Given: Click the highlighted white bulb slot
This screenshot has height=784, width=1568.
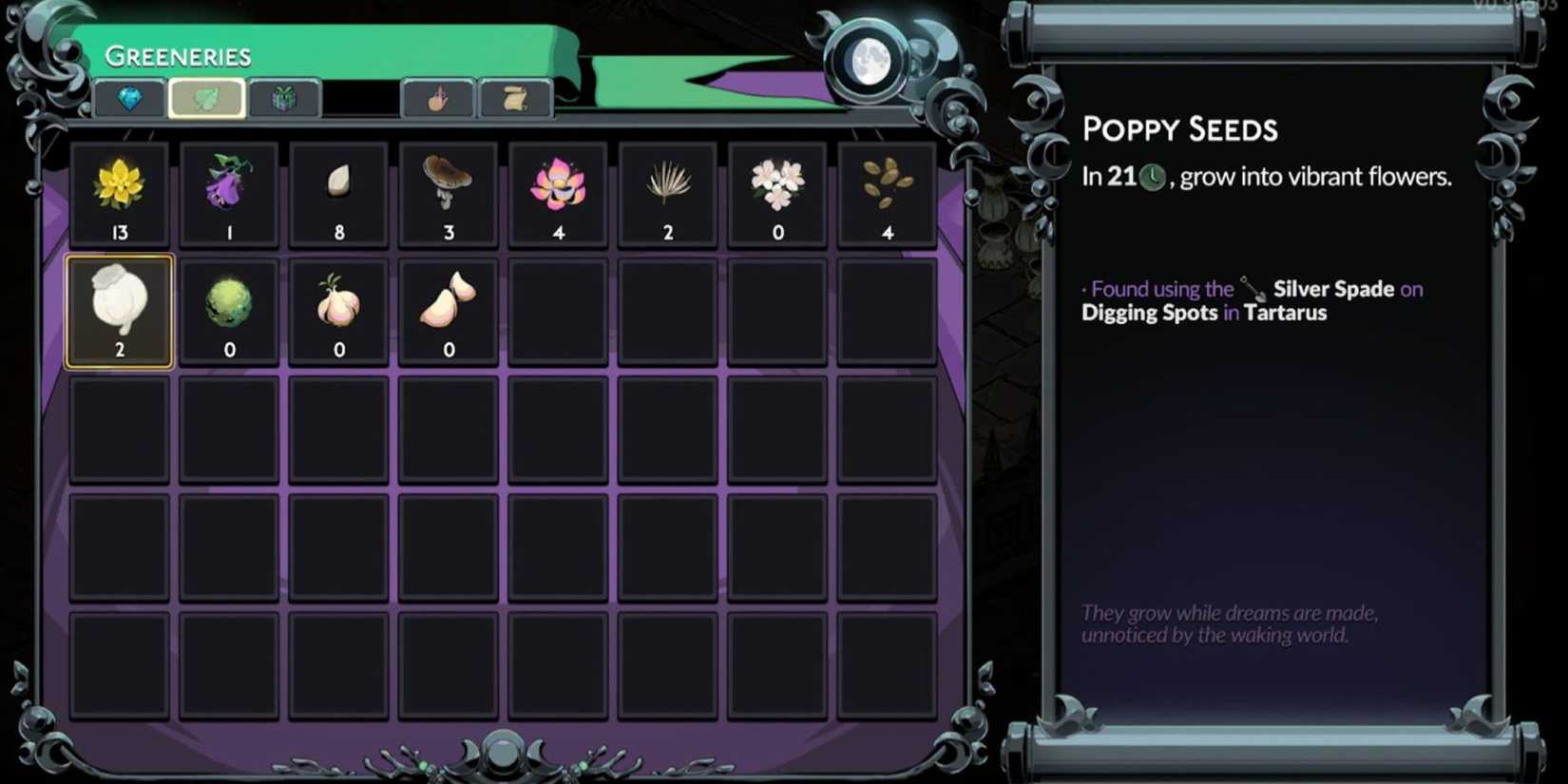Looking at the screenshot, I should [118, 310].
